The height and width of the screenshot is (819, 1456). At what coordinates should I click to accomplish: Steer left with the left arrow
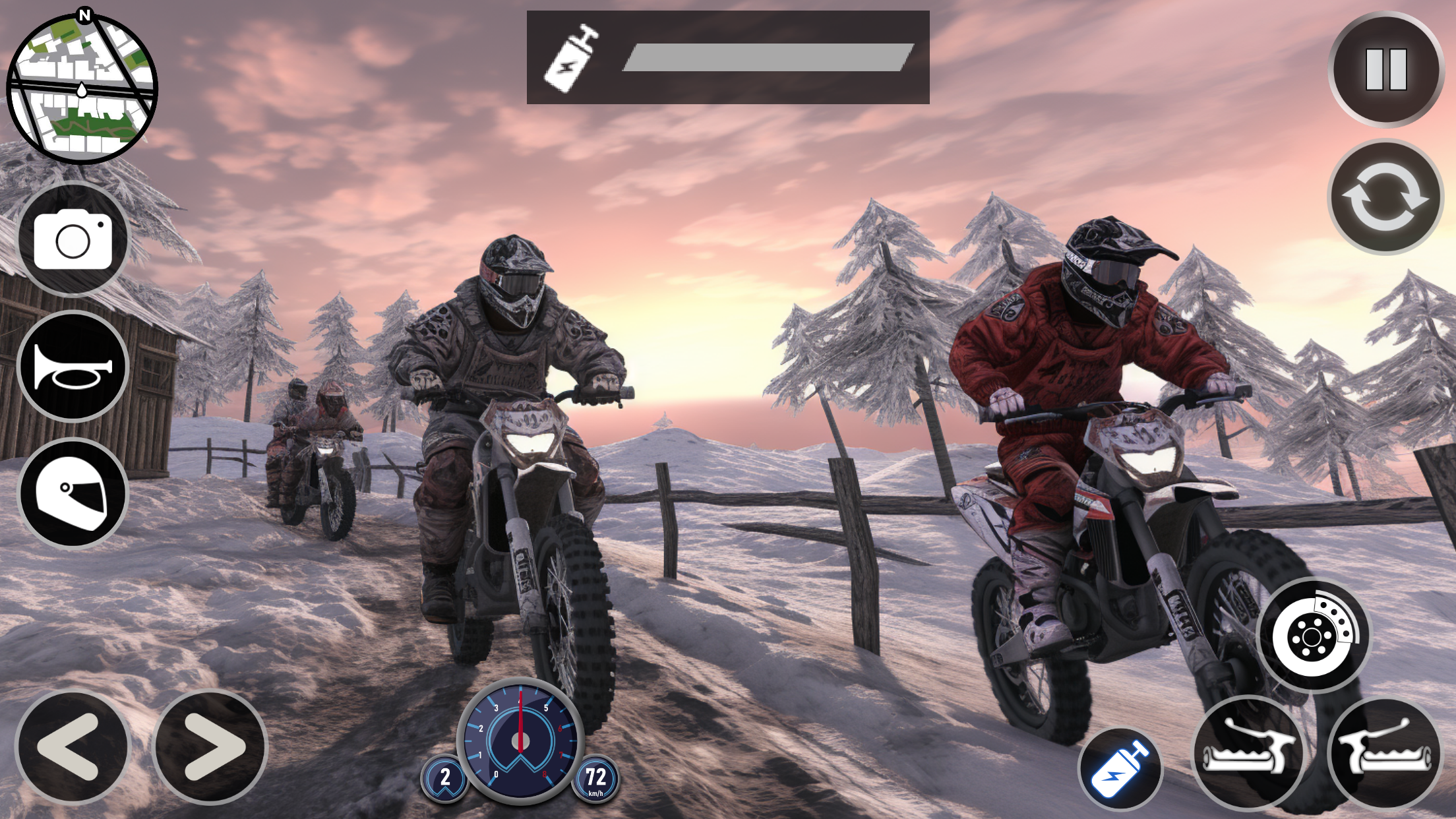[x=72, y=746]
